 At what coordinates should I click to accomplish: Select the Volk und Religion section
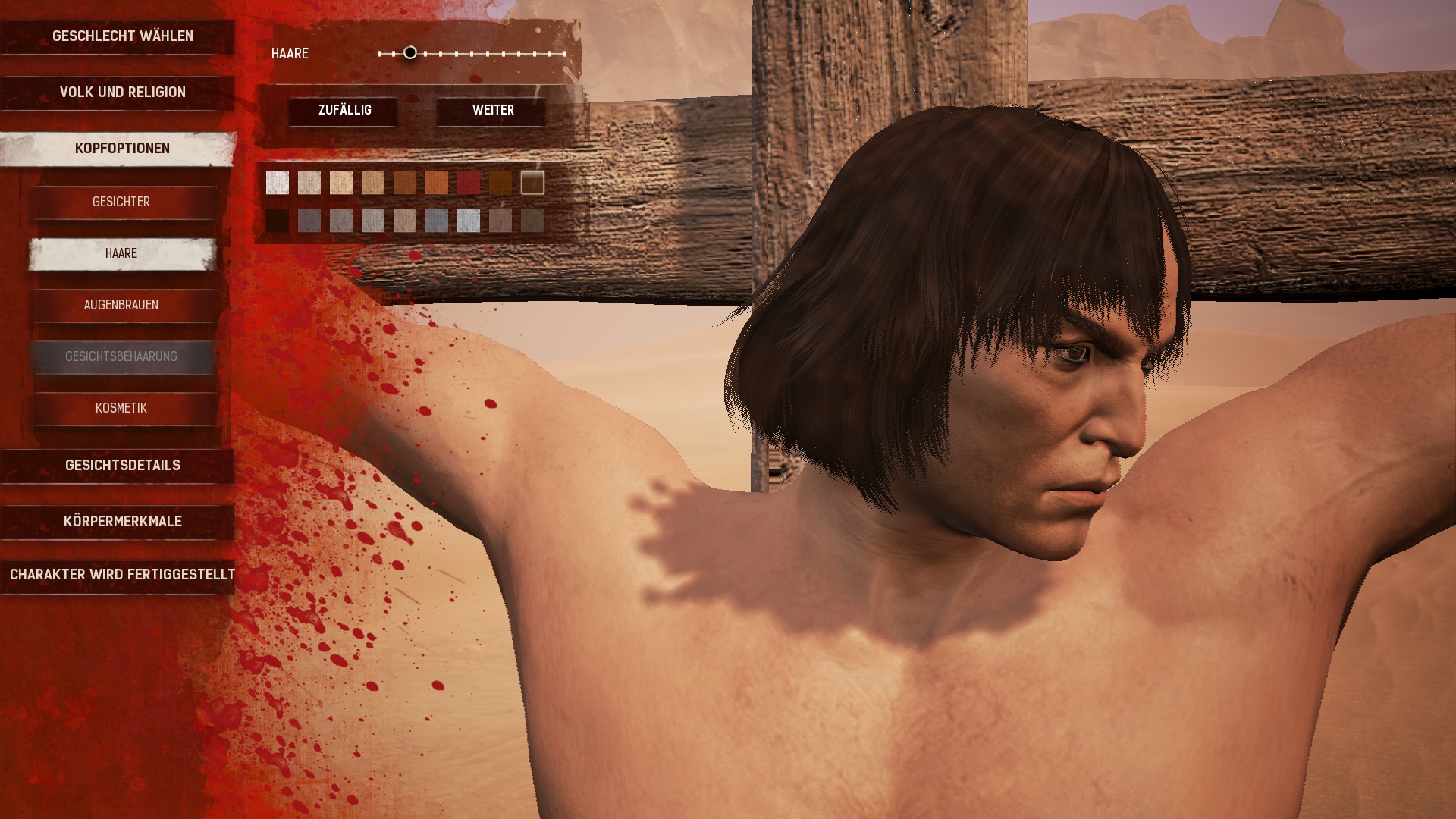tap(121, 93)
